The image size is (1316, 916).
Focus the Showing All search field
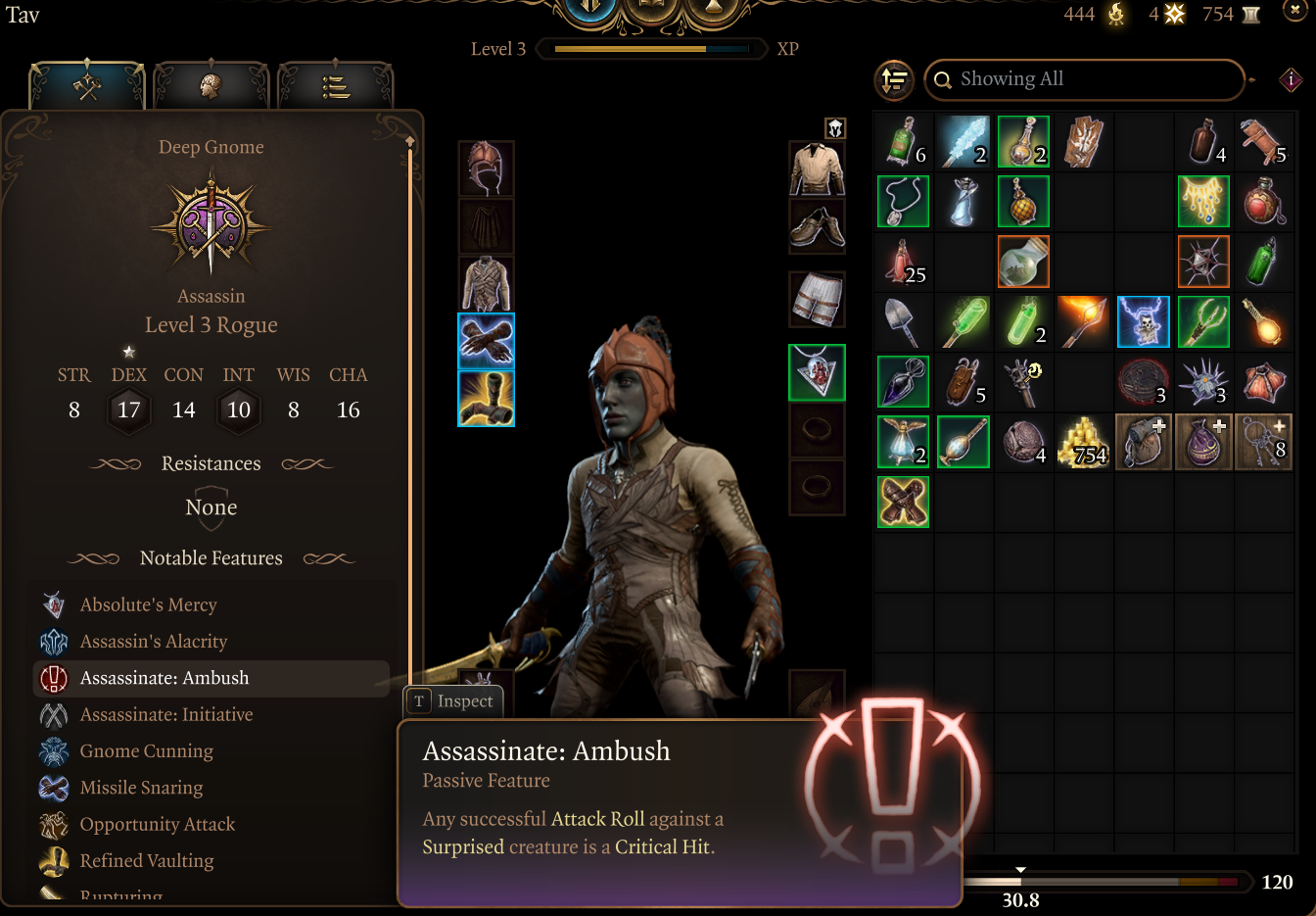(x=1087, y=79)
